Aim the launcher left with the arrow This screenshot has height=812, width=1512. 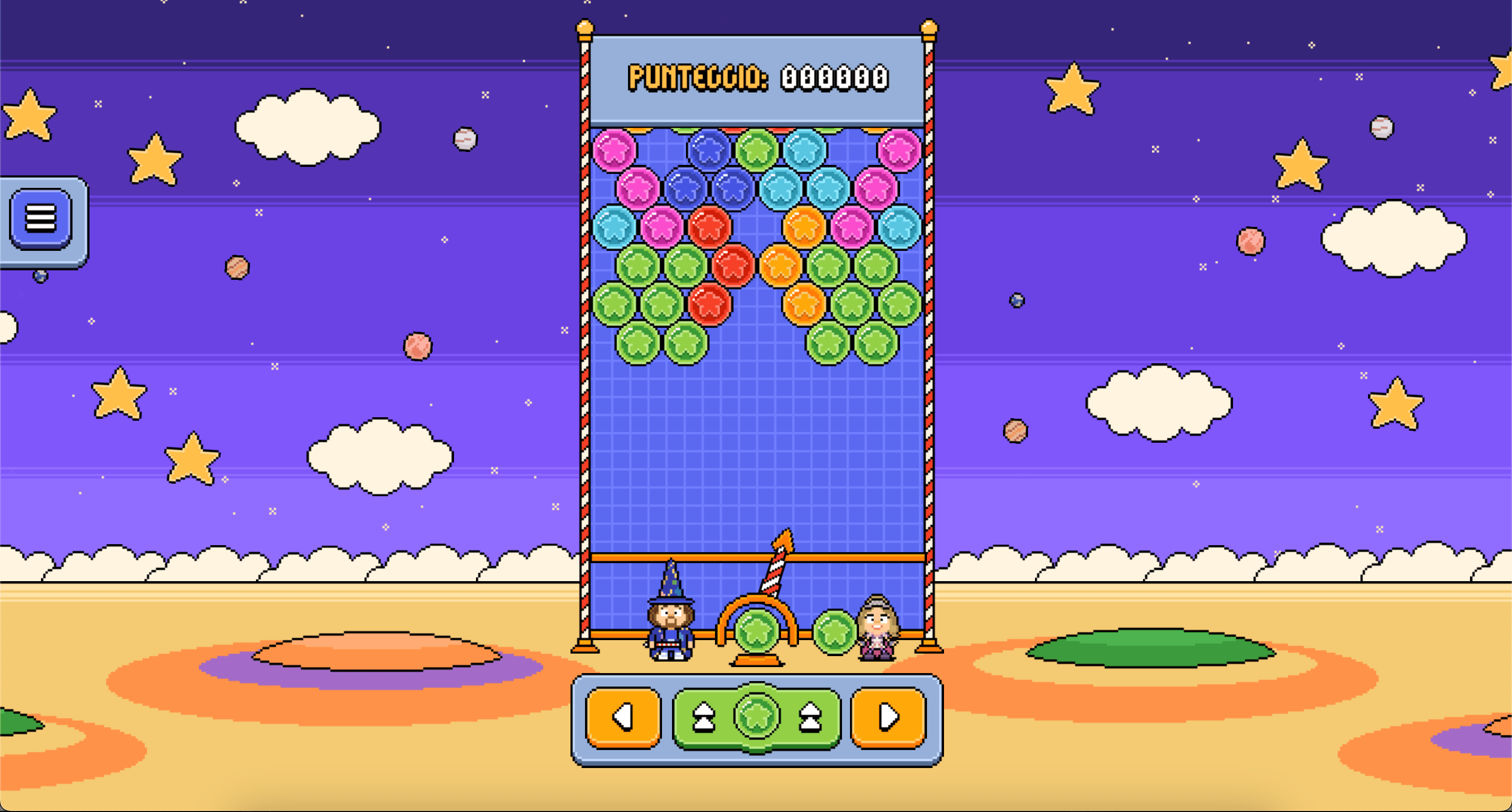(x=623, y=717)
